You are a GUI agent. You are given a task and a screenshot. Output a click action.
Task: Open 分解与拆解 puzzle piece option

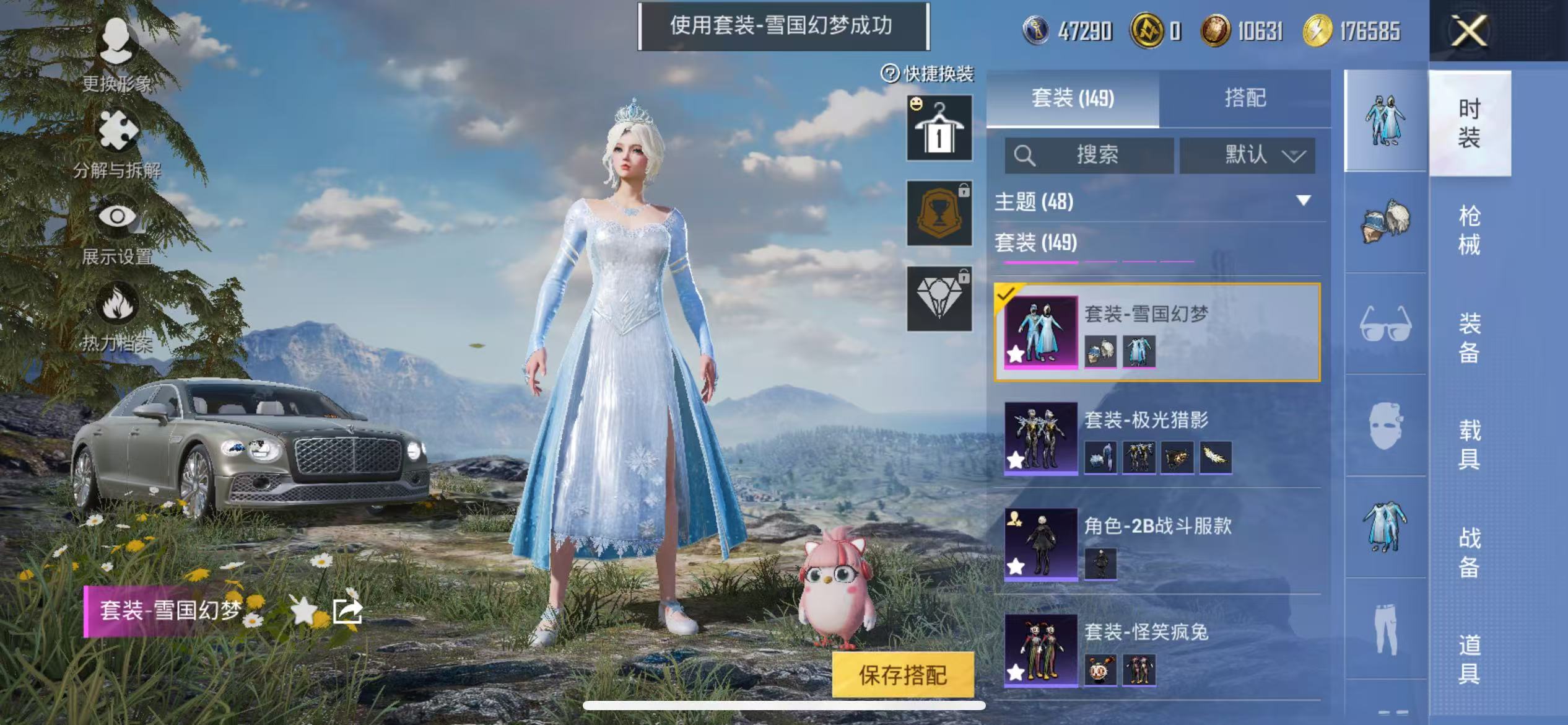(x=116, y=143)
